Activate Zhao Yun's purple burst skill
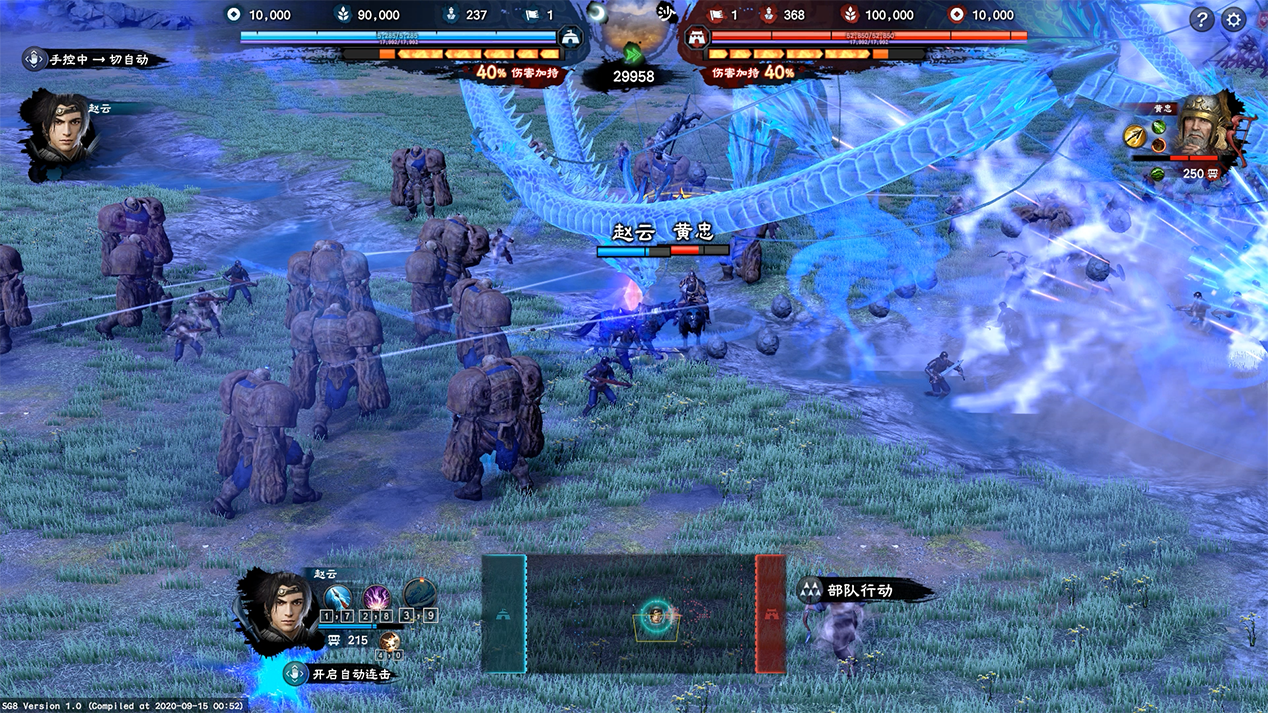 tap(376, 598)
